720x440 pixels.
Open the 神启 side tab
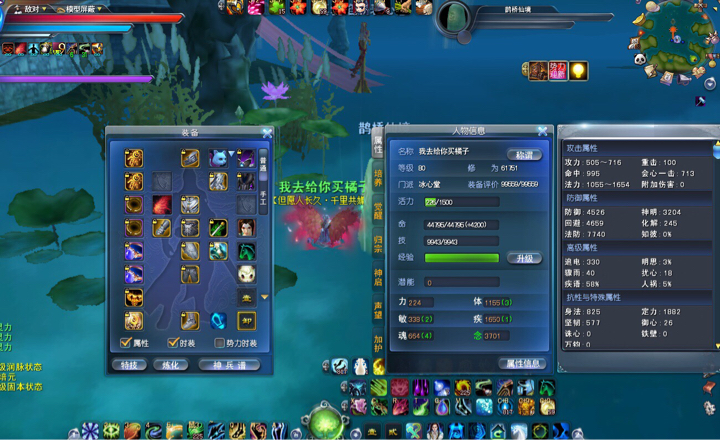(x=378, y=276)
